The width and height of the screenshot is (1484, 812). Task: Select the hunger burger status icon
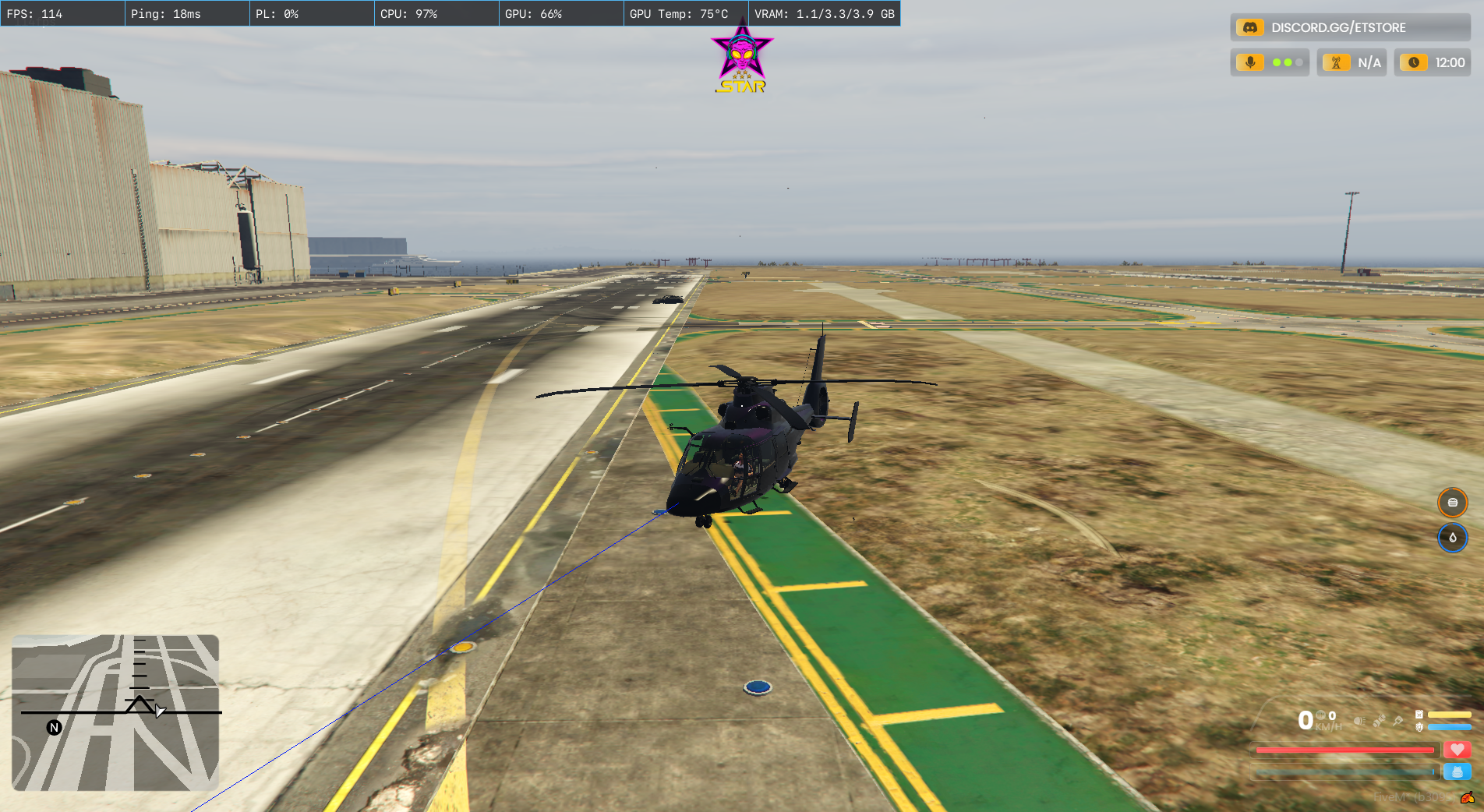click(x=1452, y=503)
